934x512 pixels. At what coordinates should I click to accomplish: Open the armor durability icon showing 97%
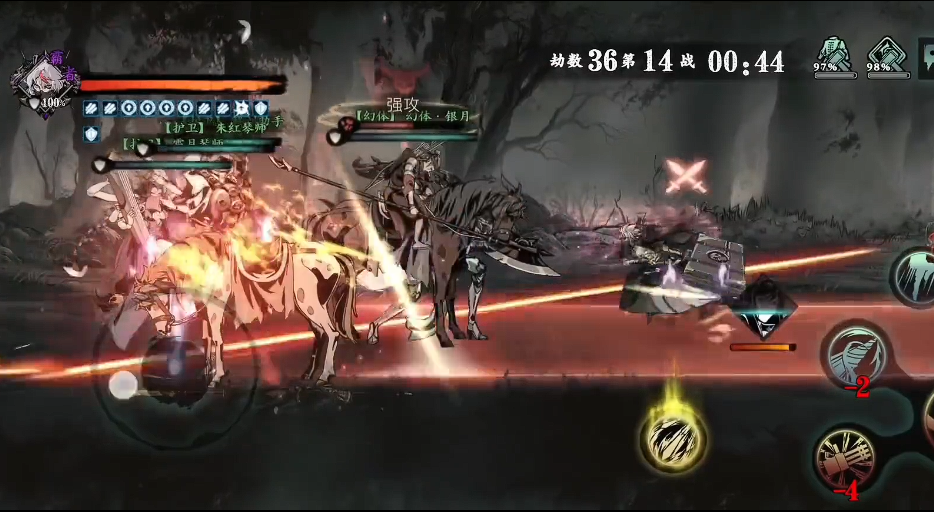[x=832, y=55]
